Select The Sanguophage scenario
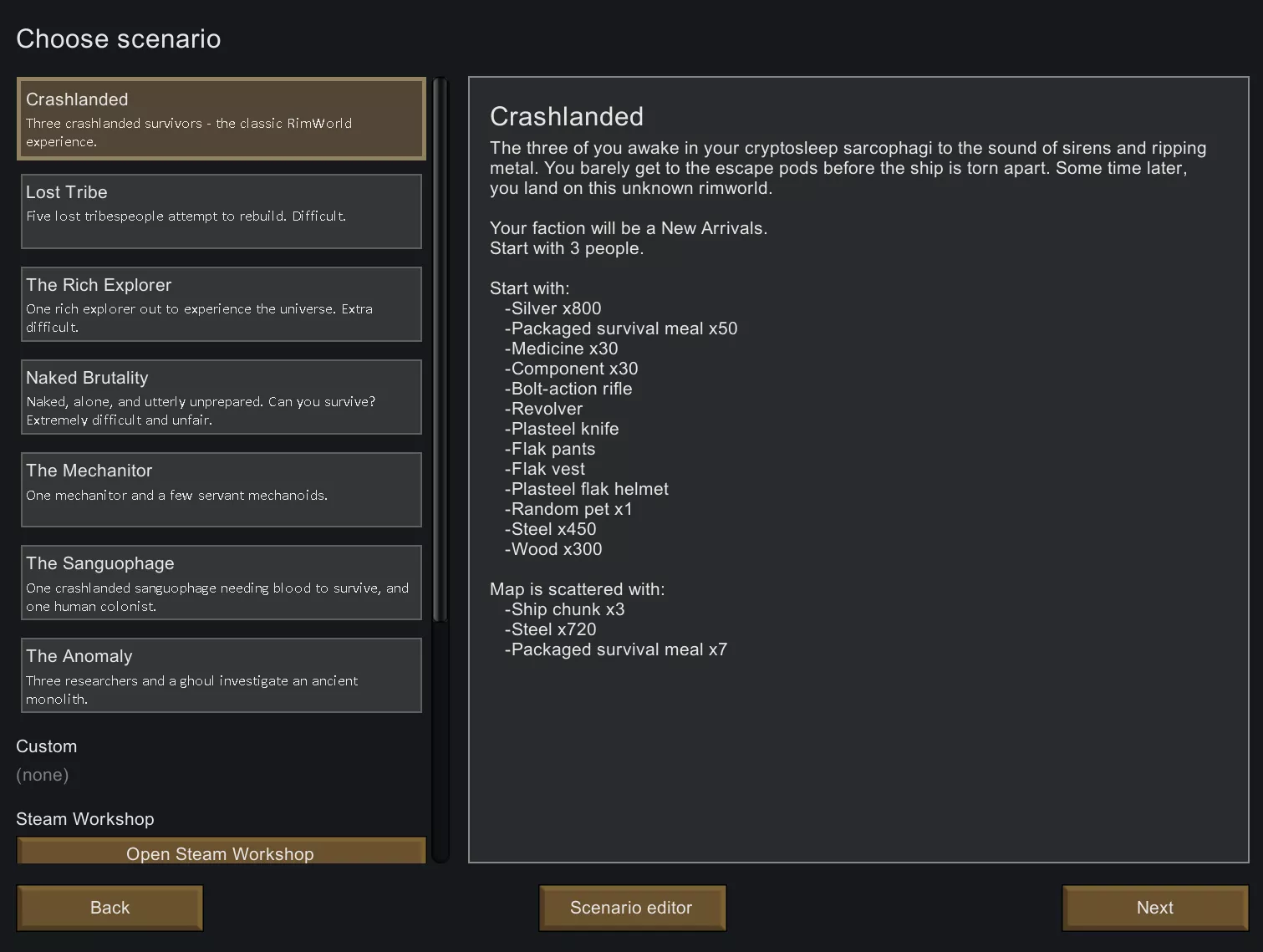Image resolution: width=1263 pixels, height=952 pixels. point(220,583)
